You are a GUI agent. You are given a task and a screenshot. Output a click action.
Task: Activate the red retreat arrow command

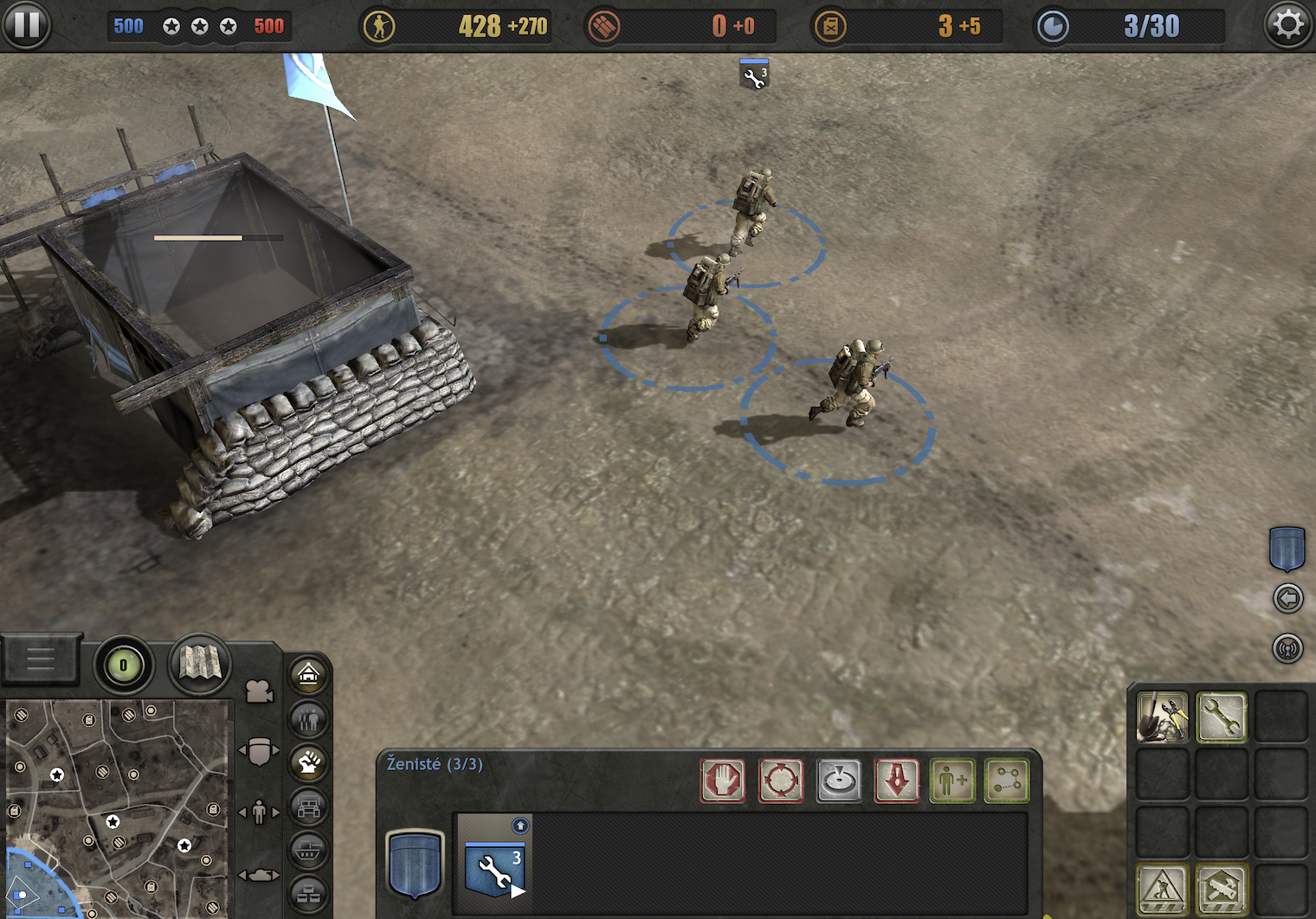pos(897,781)
